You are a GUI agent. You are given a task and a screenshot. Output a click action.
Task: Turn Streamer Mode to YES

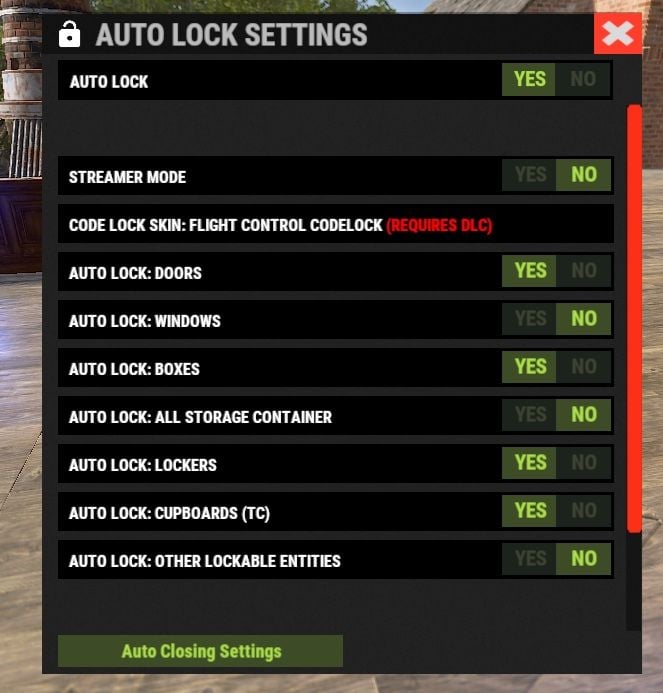pos(530,175)
